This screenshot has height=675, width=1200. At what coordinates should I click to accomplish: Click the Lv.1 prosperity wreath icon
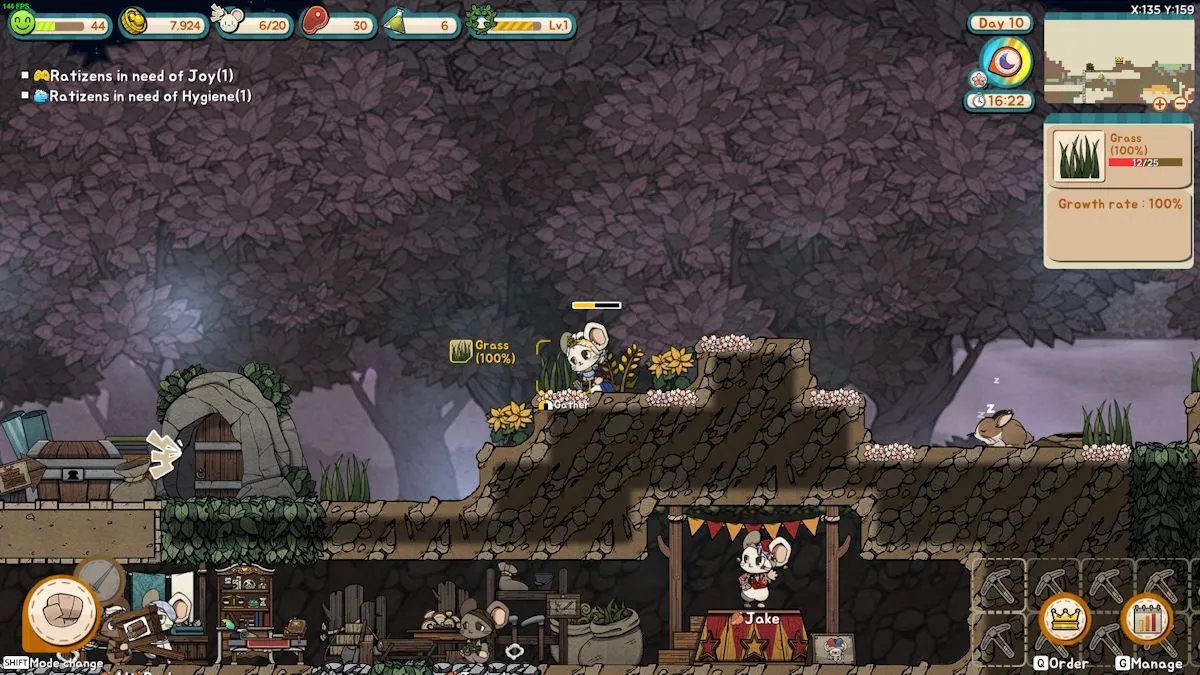click(482, 22)
